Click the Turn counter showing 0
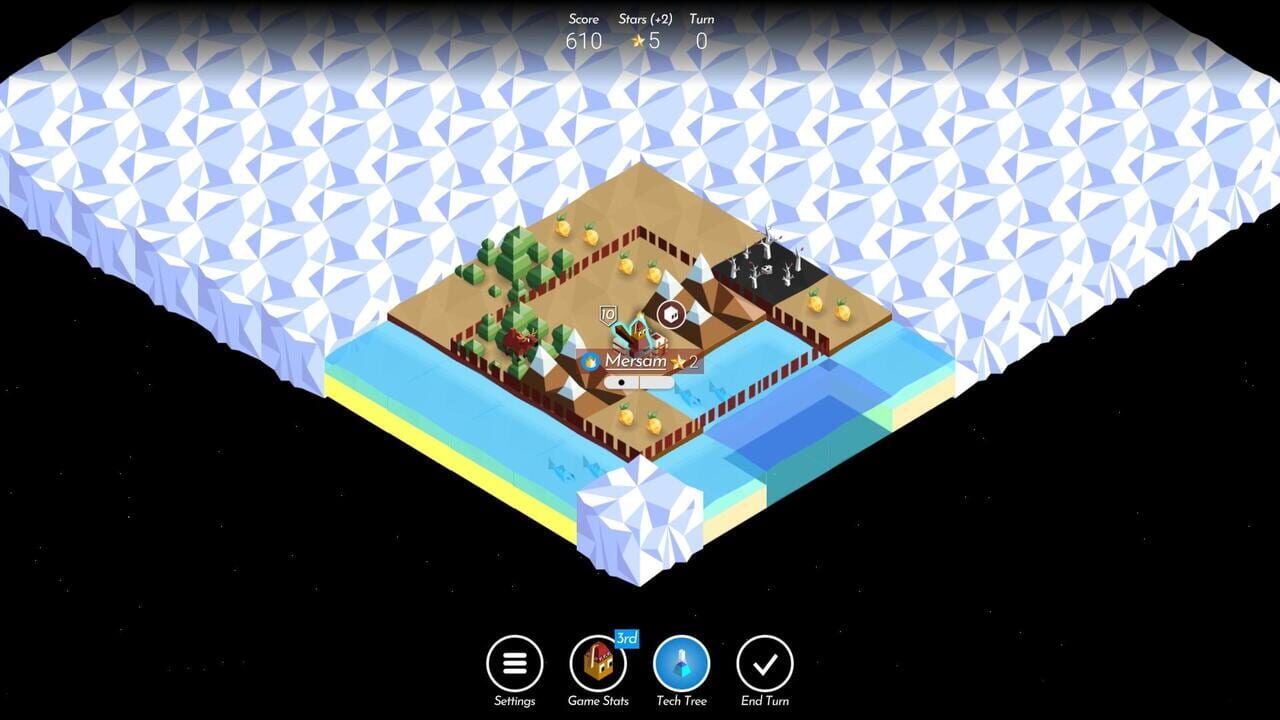The height and width of the screenshot is (720, 1280). pos(701,42)
